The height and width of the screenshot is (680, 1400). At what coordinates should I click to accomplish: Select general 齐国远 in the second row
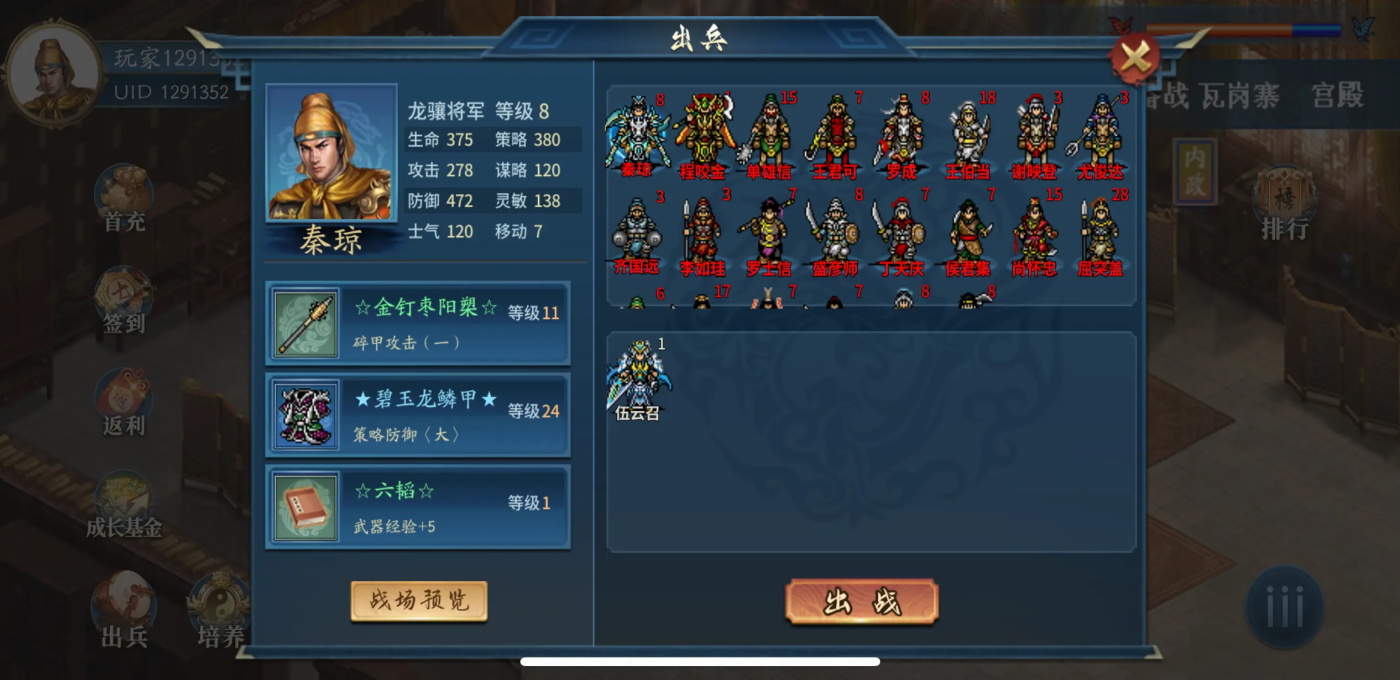point(637,235)
